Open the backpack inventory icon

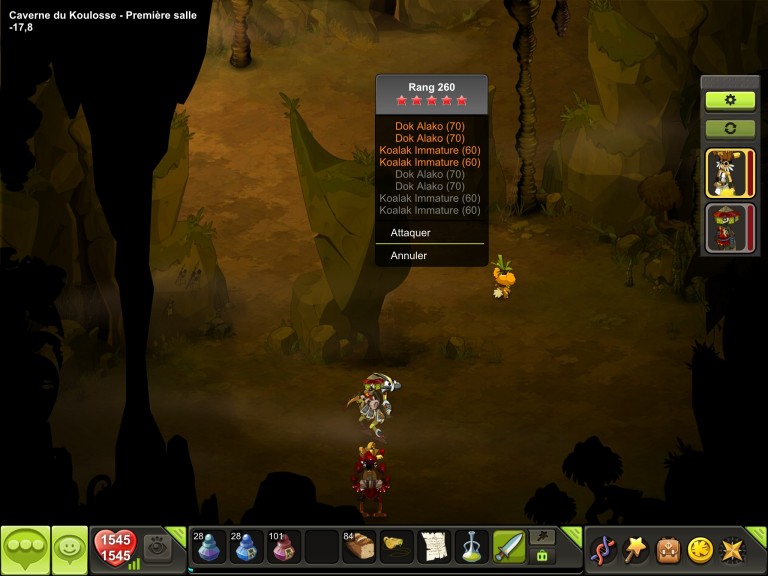668,549
